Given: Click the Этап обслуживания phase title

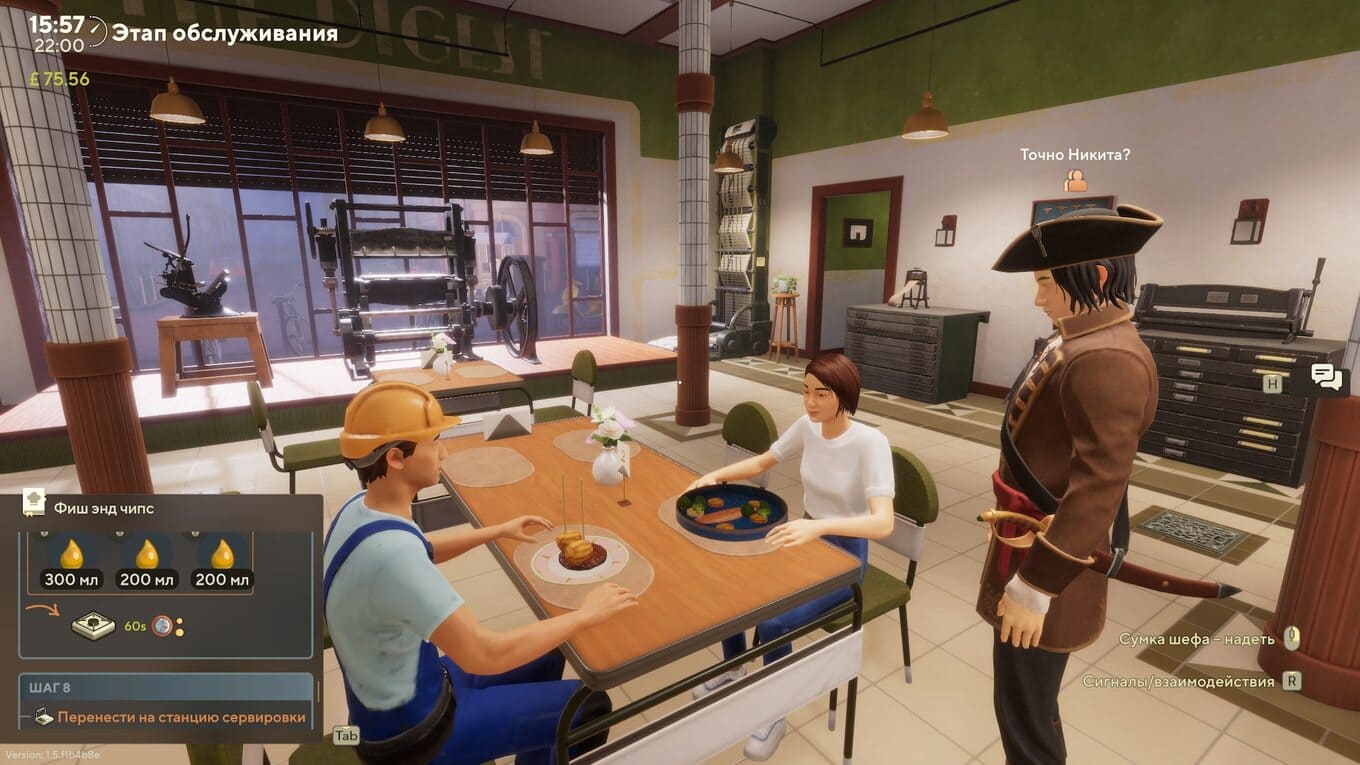Looking at the screenshot, I should 224,33.
